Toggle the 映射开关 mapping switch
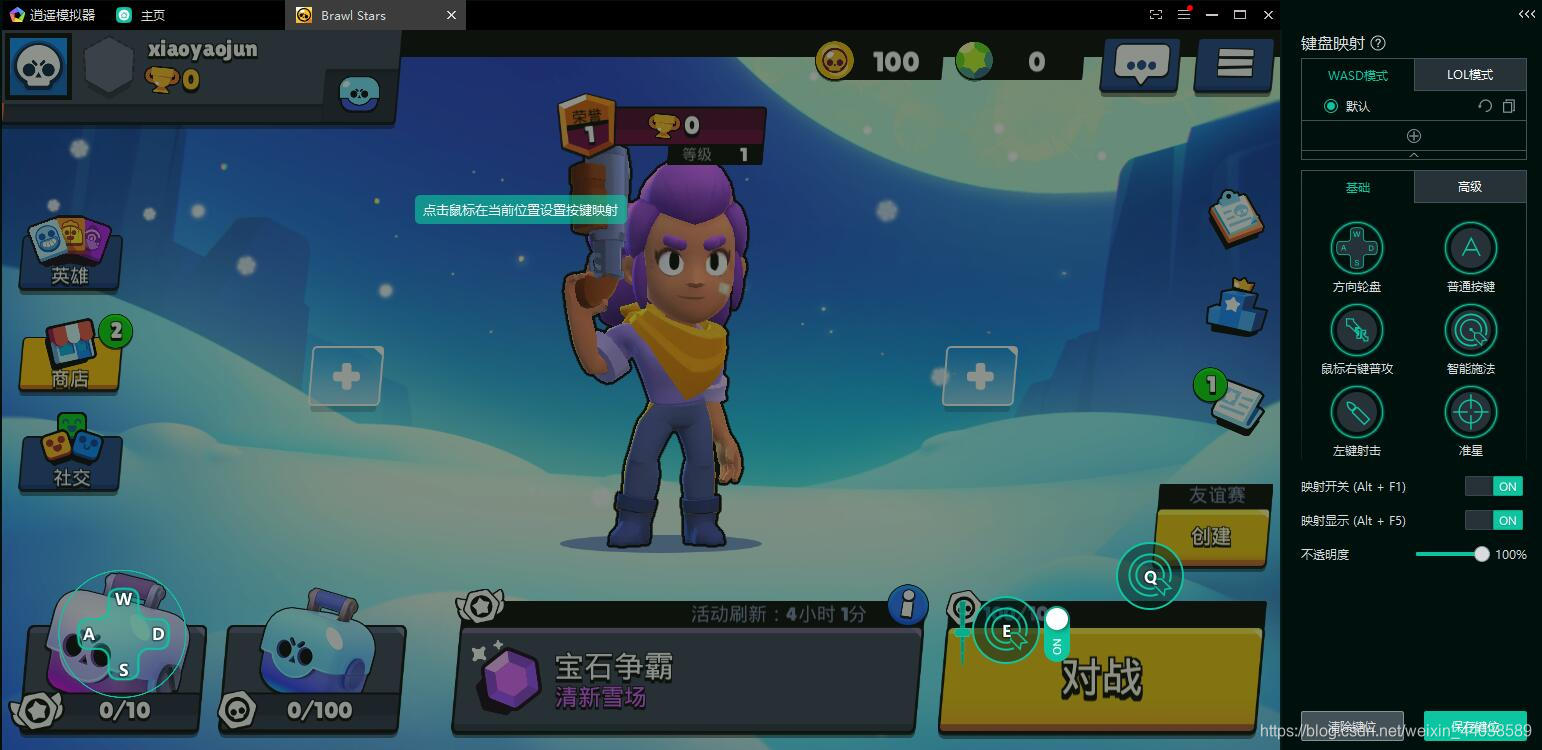 (1493, 487)
